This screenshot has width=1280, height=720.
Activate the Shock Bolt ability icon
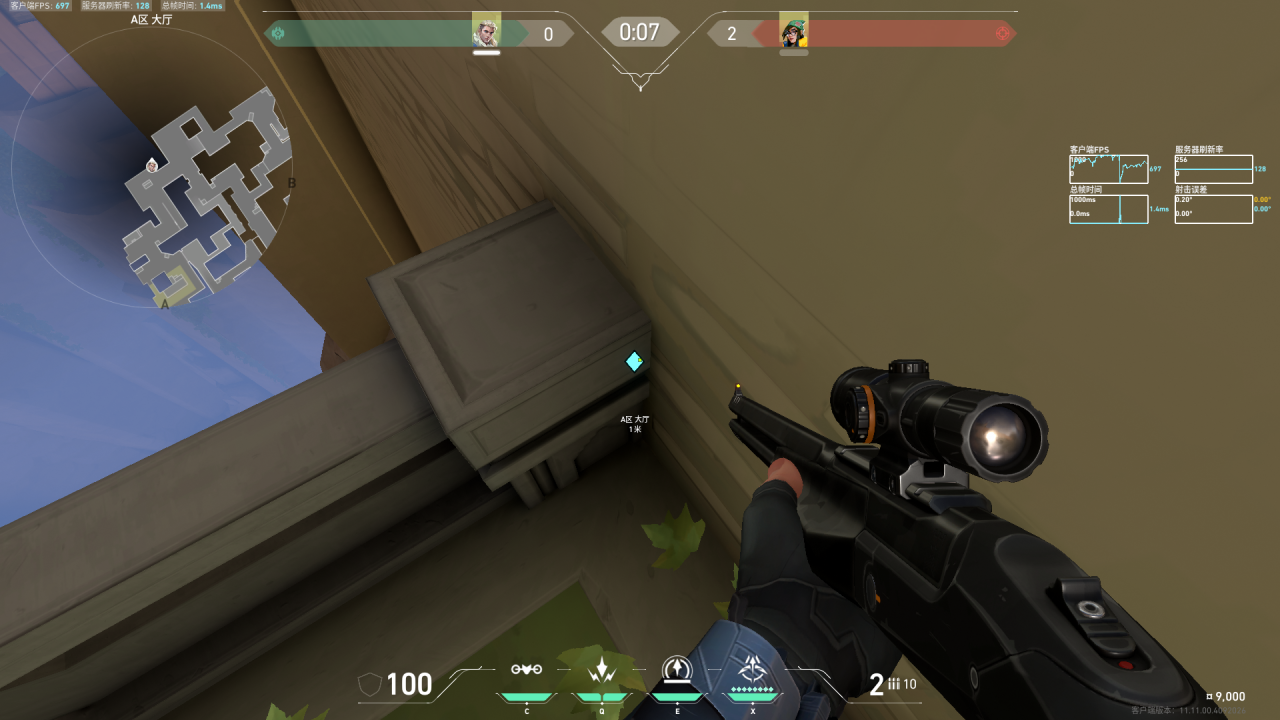tap(602, 670)
